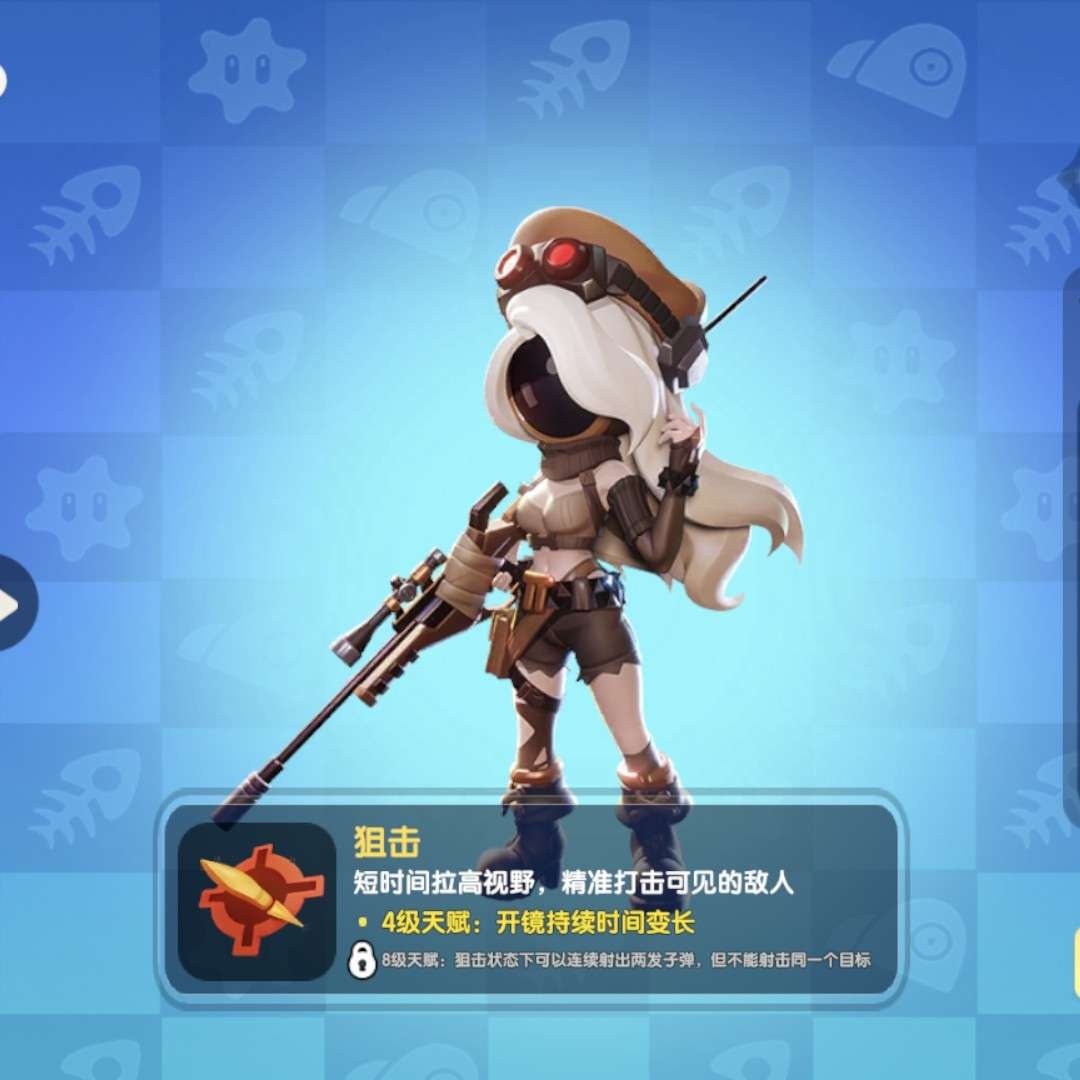
Task: Click the arrow button at the left edge
Action: pyautogui.click(x=14, y=603)
